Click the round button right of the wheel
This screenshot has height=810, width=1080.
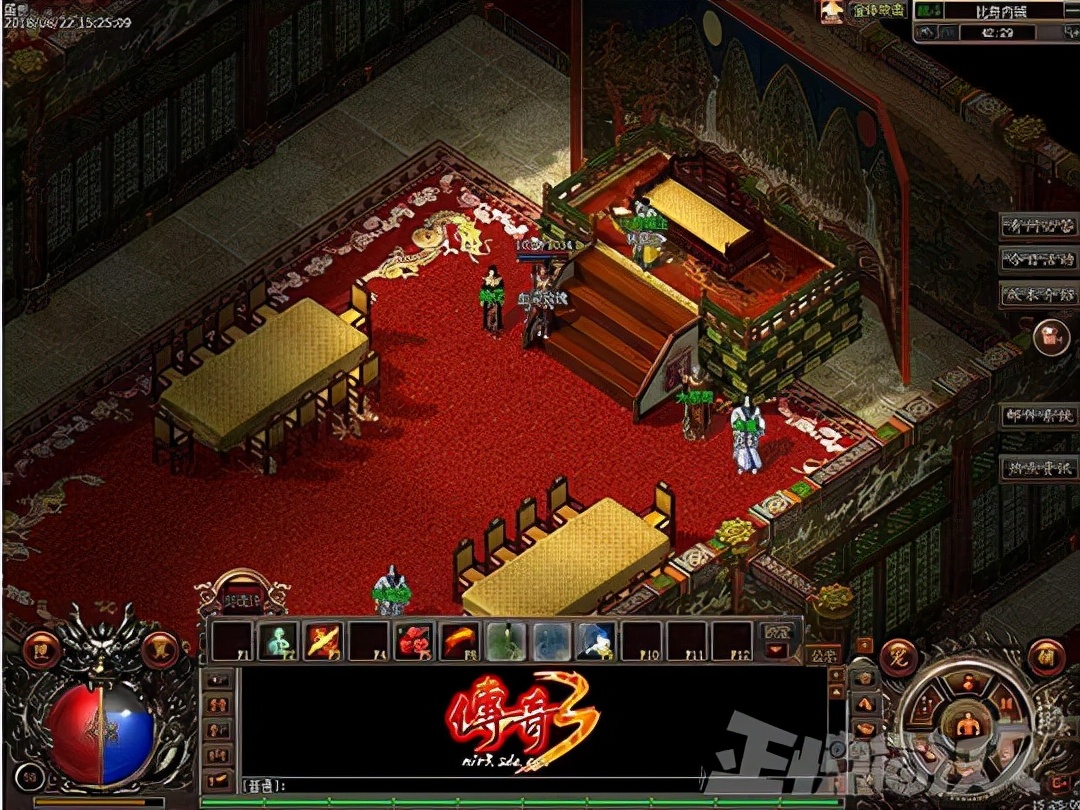[x=1045, y=656]
